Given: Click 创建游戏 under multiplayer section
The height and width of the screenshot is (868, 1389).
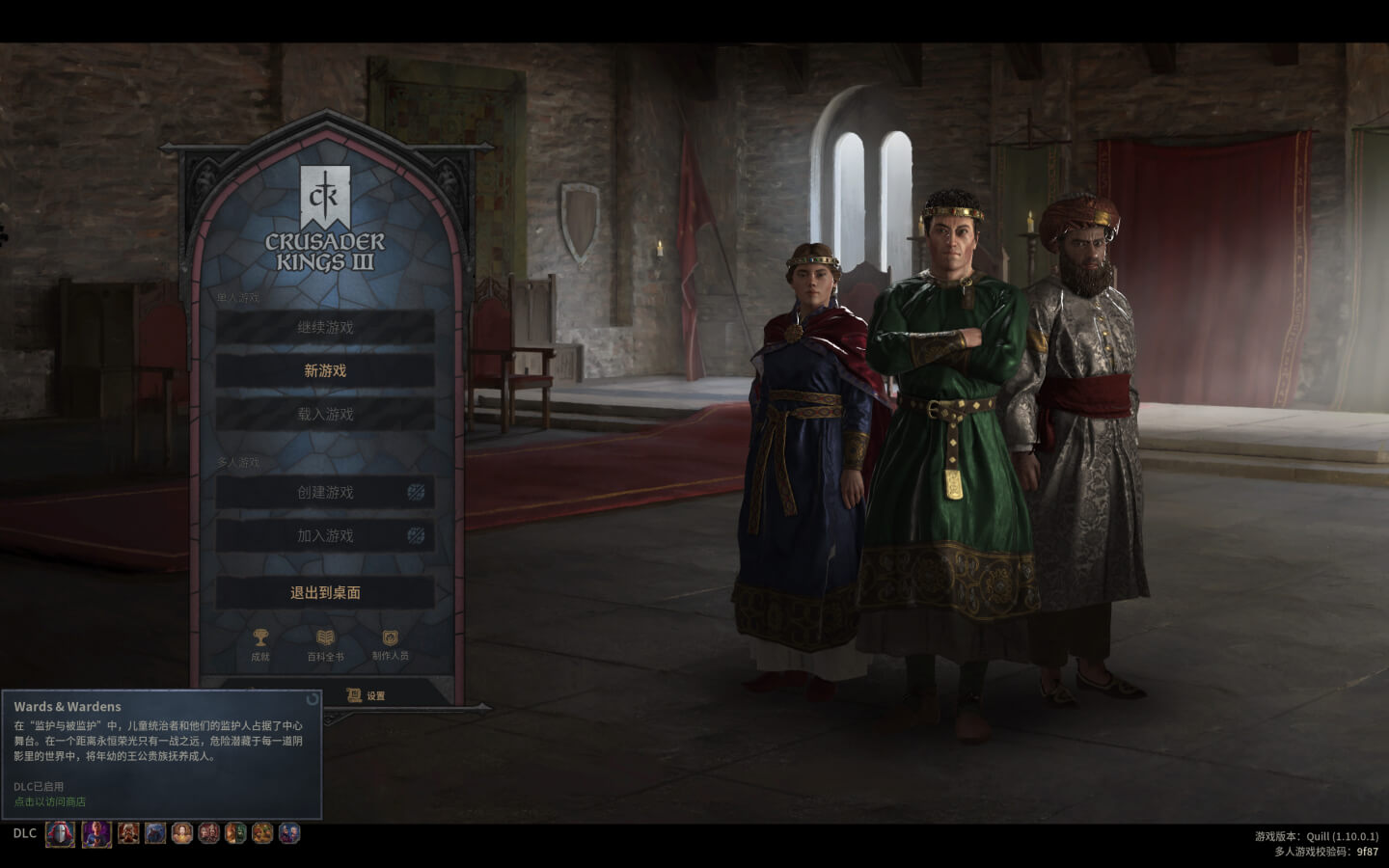Looking at the screenshot, I should pos(325,492).
